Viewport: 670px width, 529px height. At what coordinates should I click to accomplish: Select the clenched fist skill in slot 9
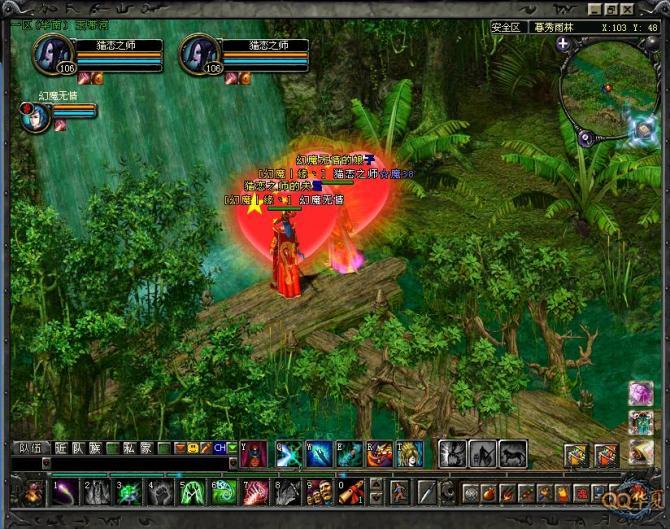coord(317,492)
